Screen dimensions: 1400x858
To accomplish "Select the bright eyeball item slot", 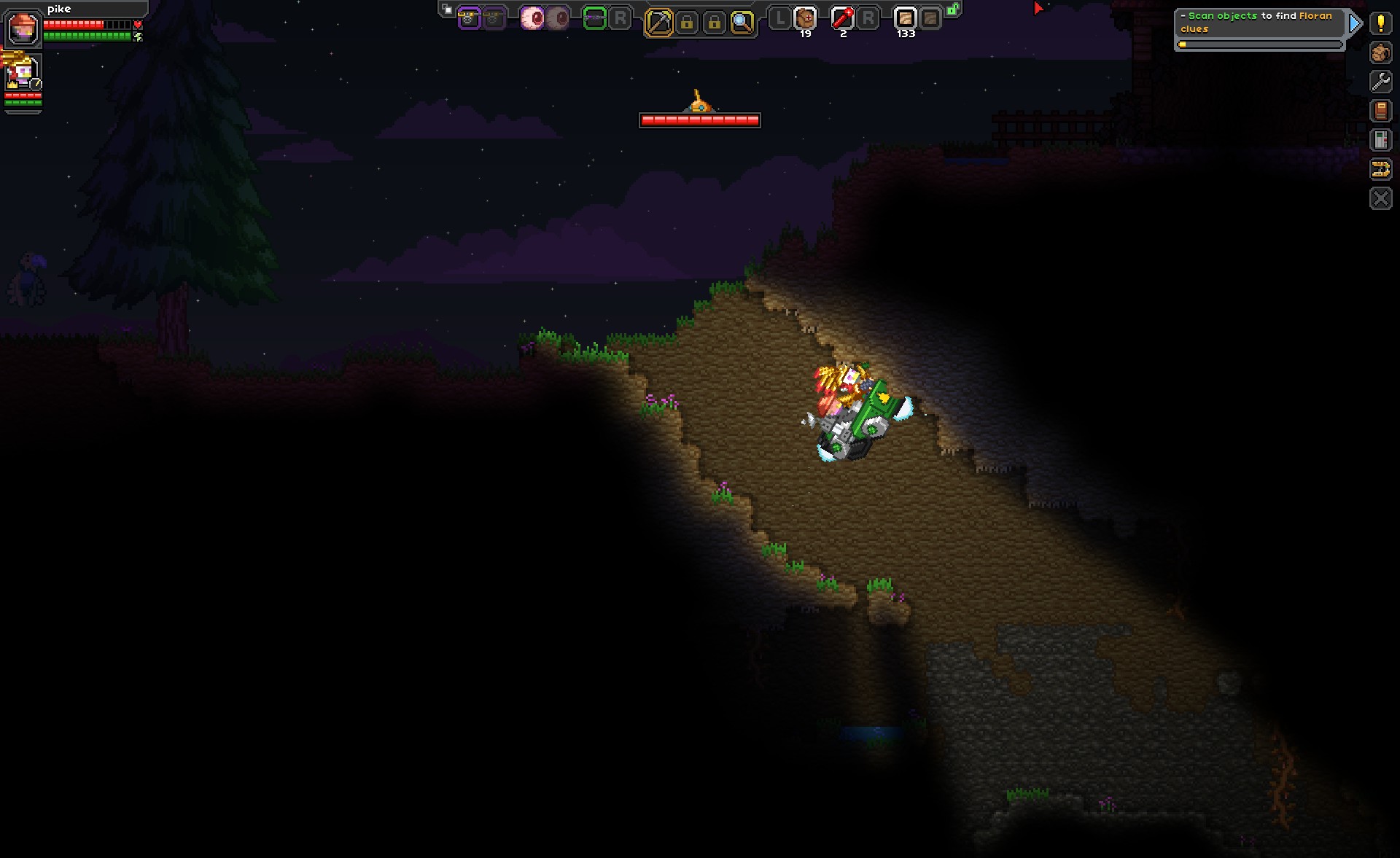I will click(x=532, y=18).
